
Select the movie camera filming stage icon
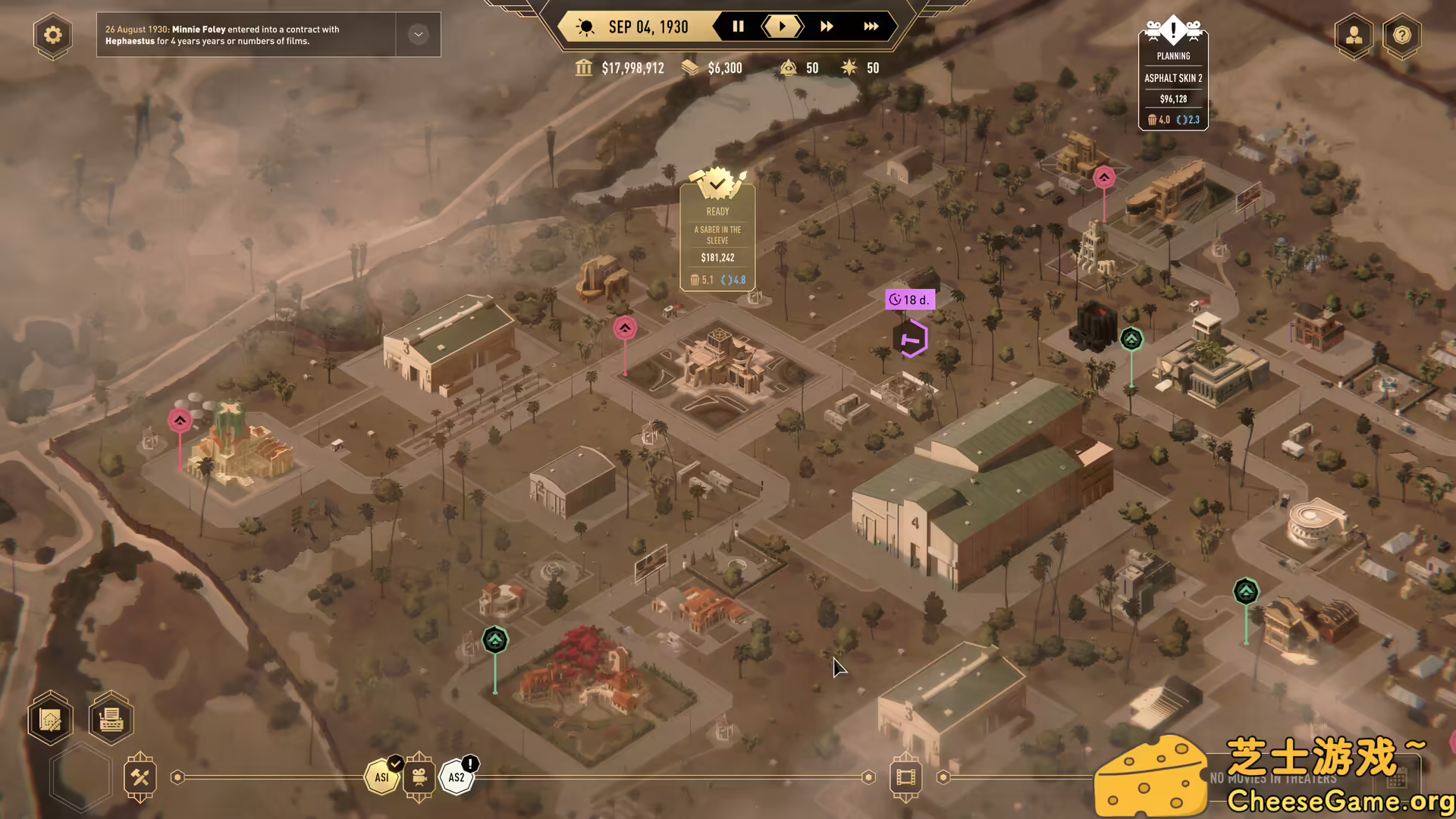pyautogui.click(x=419, y=777)
